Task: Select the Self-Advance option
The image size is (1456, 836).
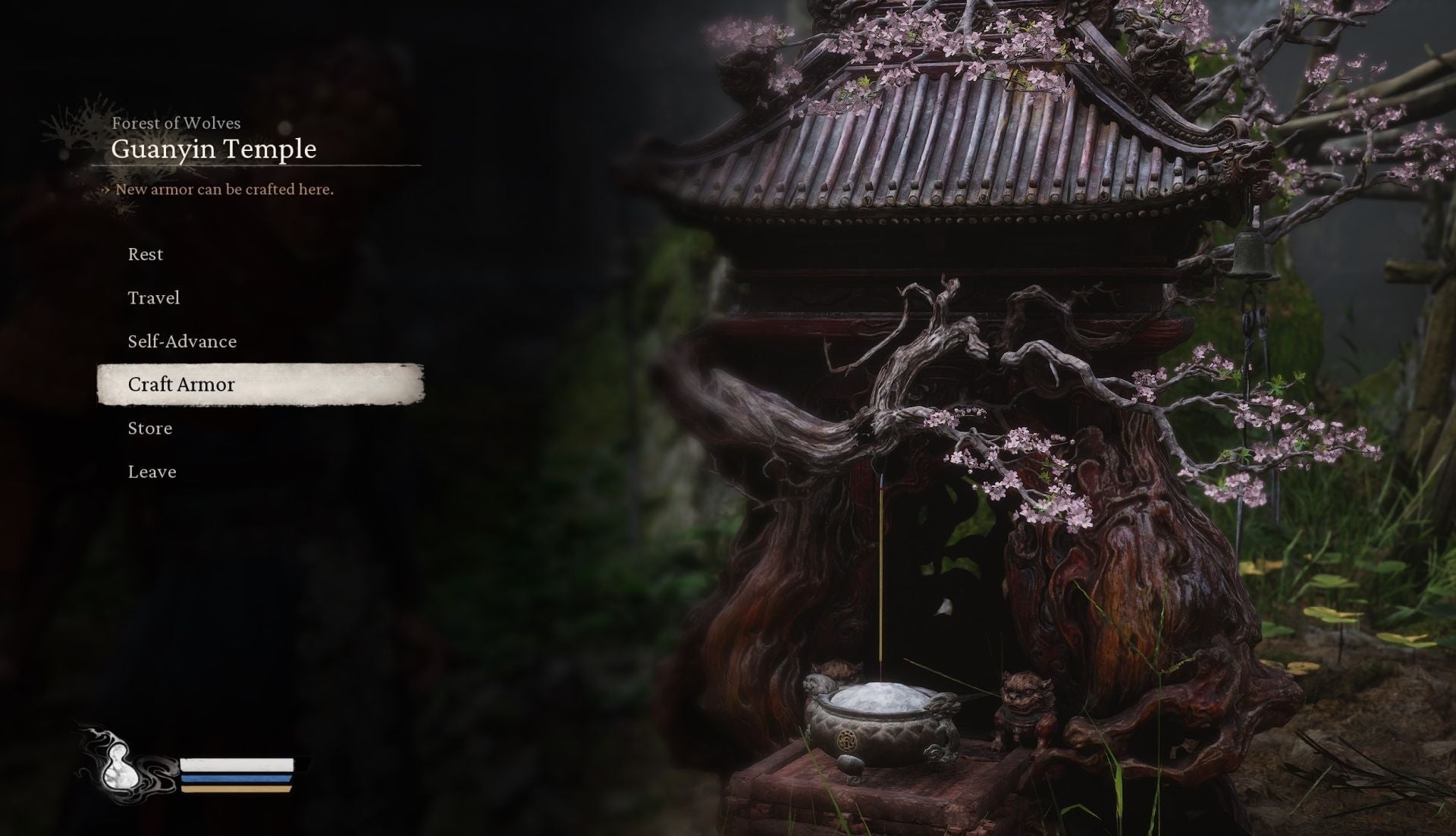Action: click(x=182, y=341)
